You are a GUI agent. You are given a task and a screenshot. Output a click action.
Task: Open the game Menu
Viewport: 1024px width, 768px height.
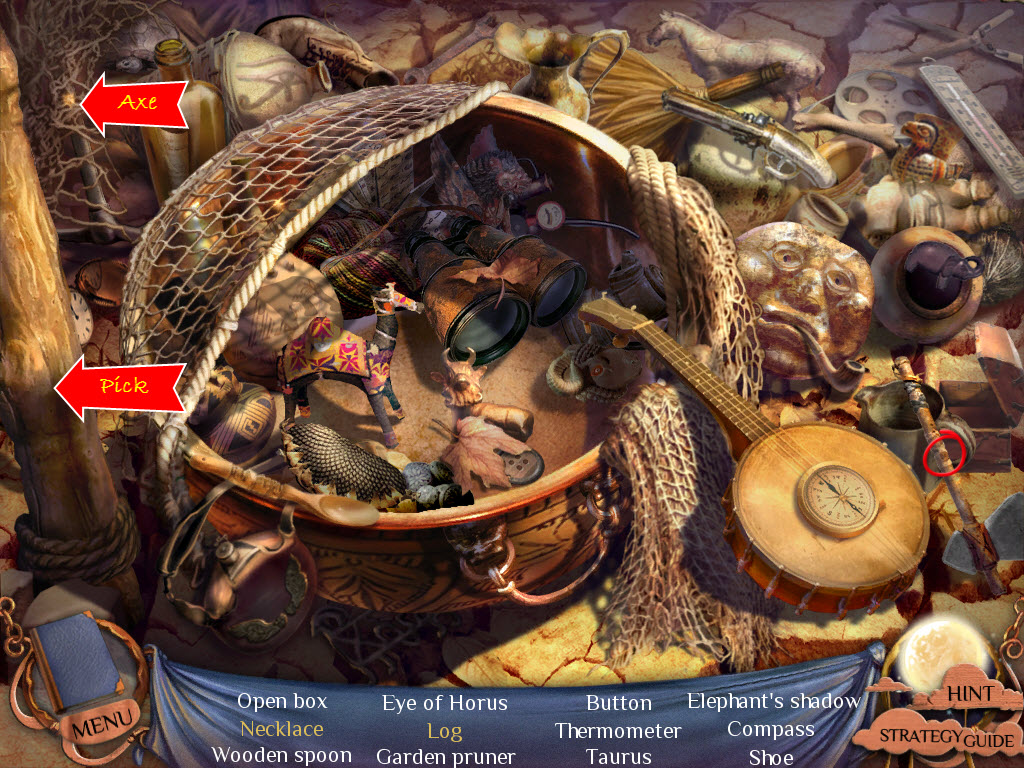(101, 719)
